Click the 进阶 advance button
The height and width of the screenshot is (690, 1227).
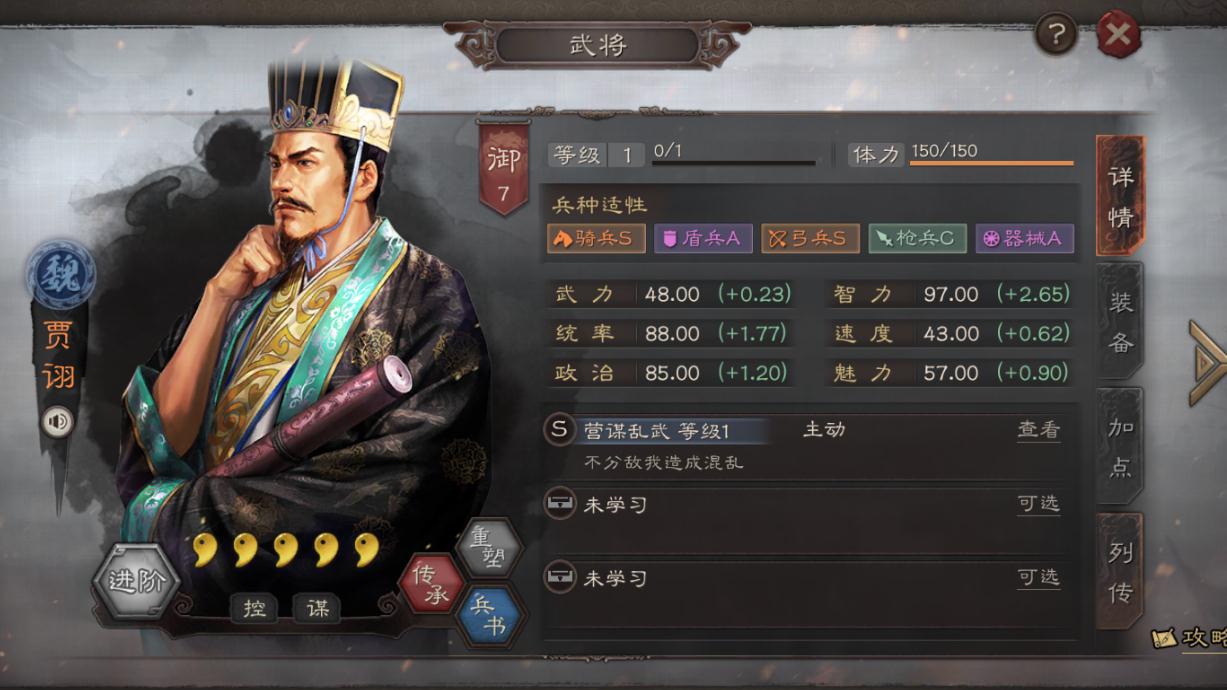coord(136,582)
